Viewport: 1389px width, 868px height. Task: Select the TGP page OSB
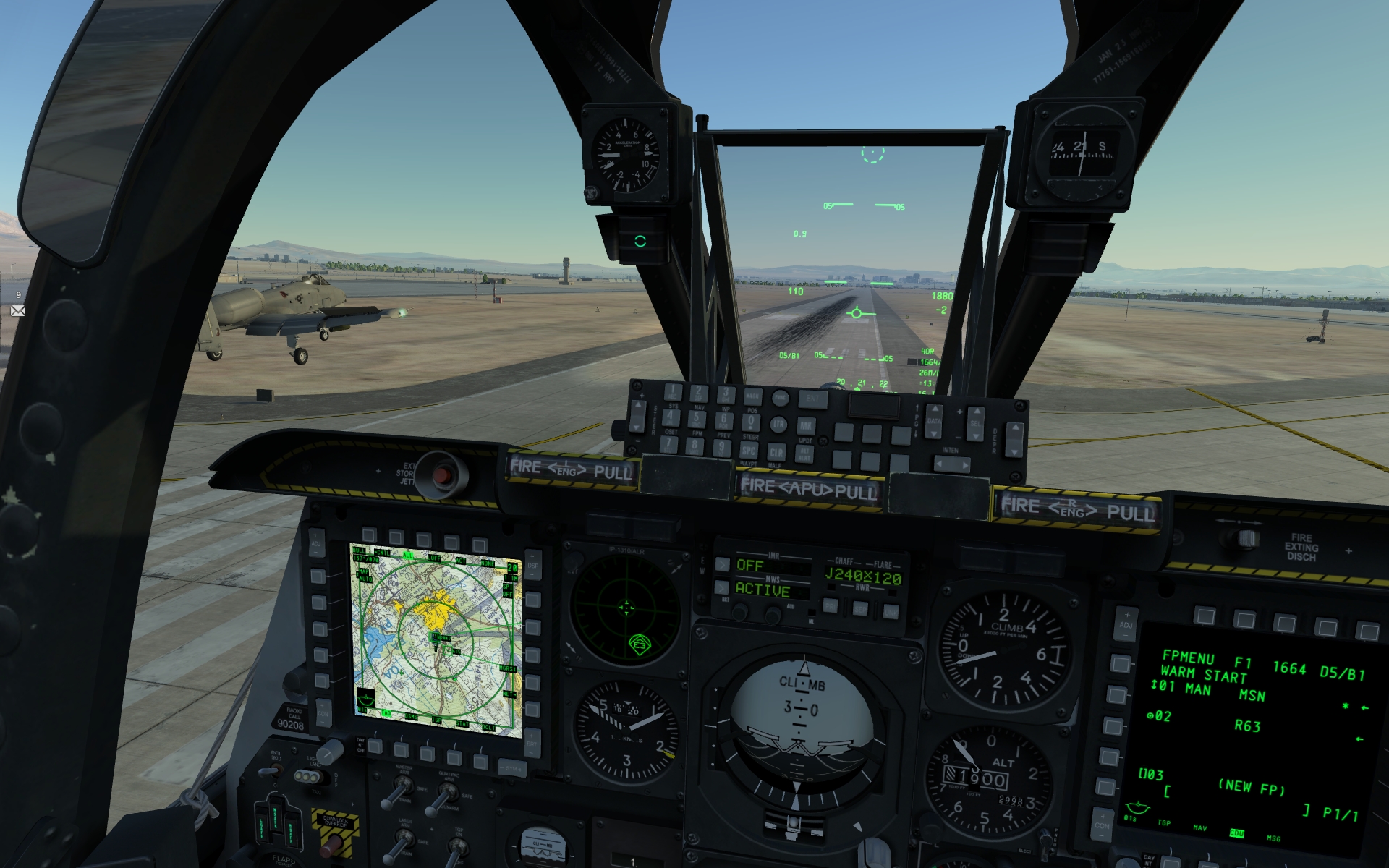428,752
